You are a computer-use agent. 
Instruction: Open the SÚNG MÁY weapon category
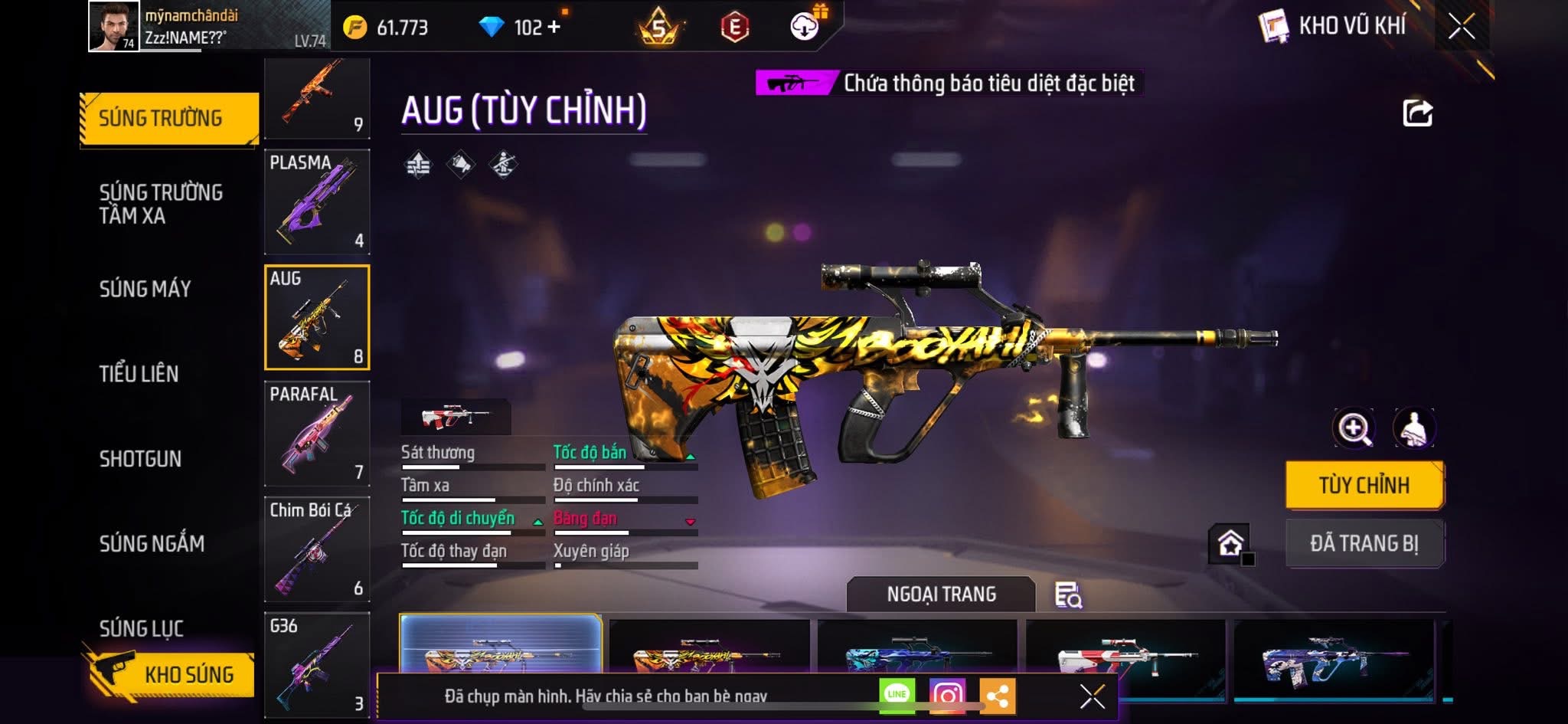click(145, 289)
